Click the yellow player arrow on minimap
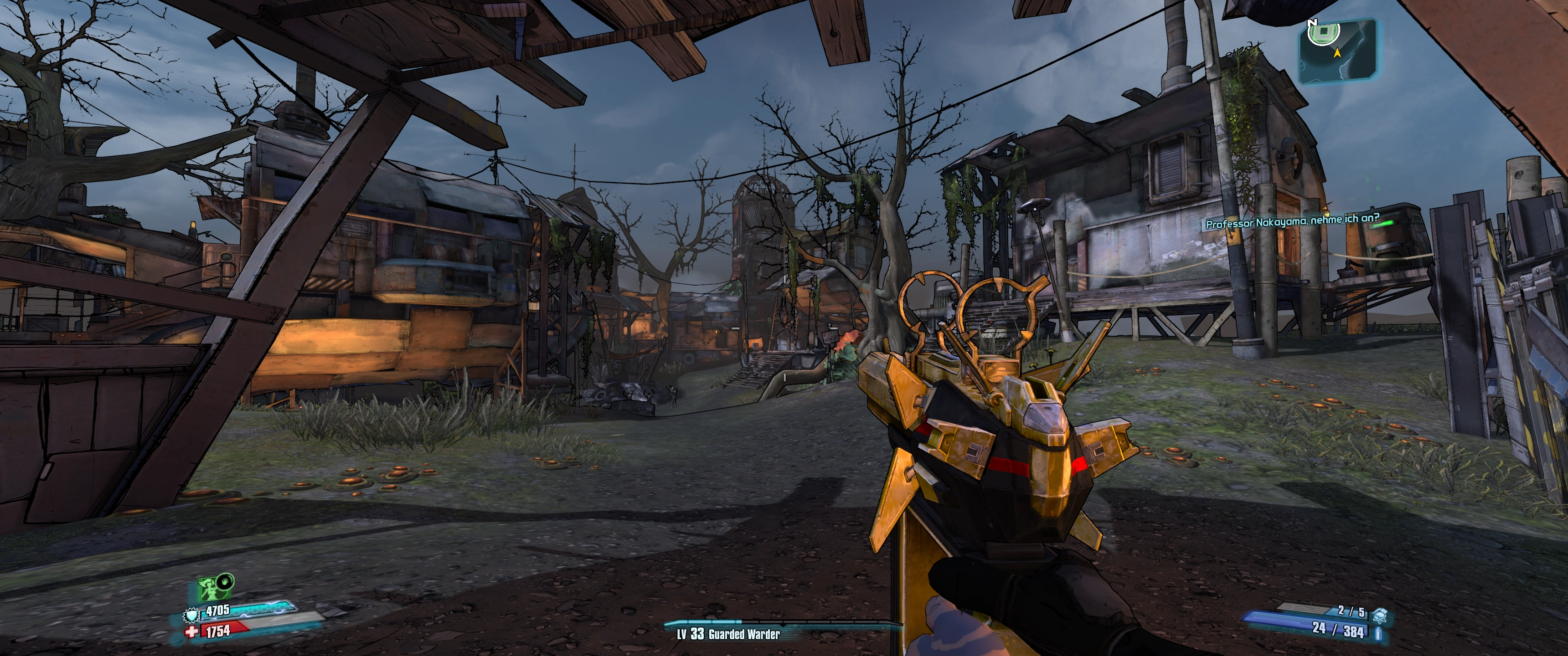The image size is (1568, 656). pos(1337,53)
